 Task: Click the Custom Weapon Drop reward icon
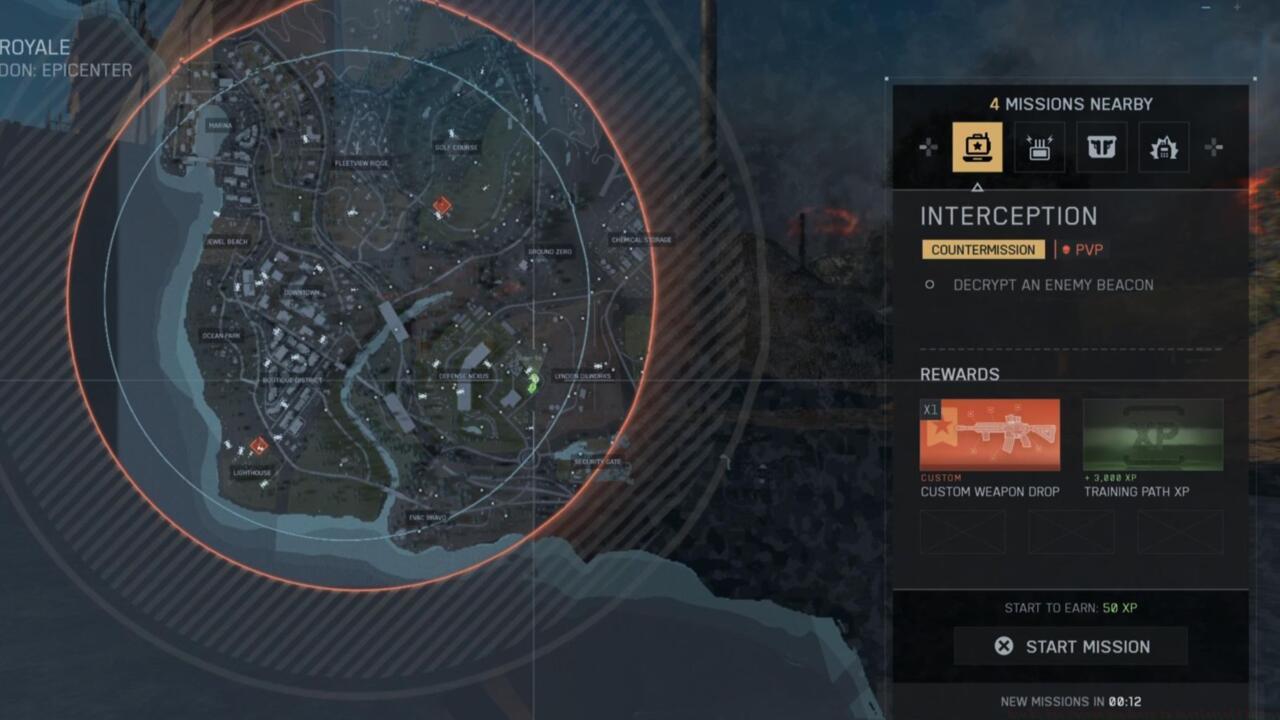coord(990,437)
